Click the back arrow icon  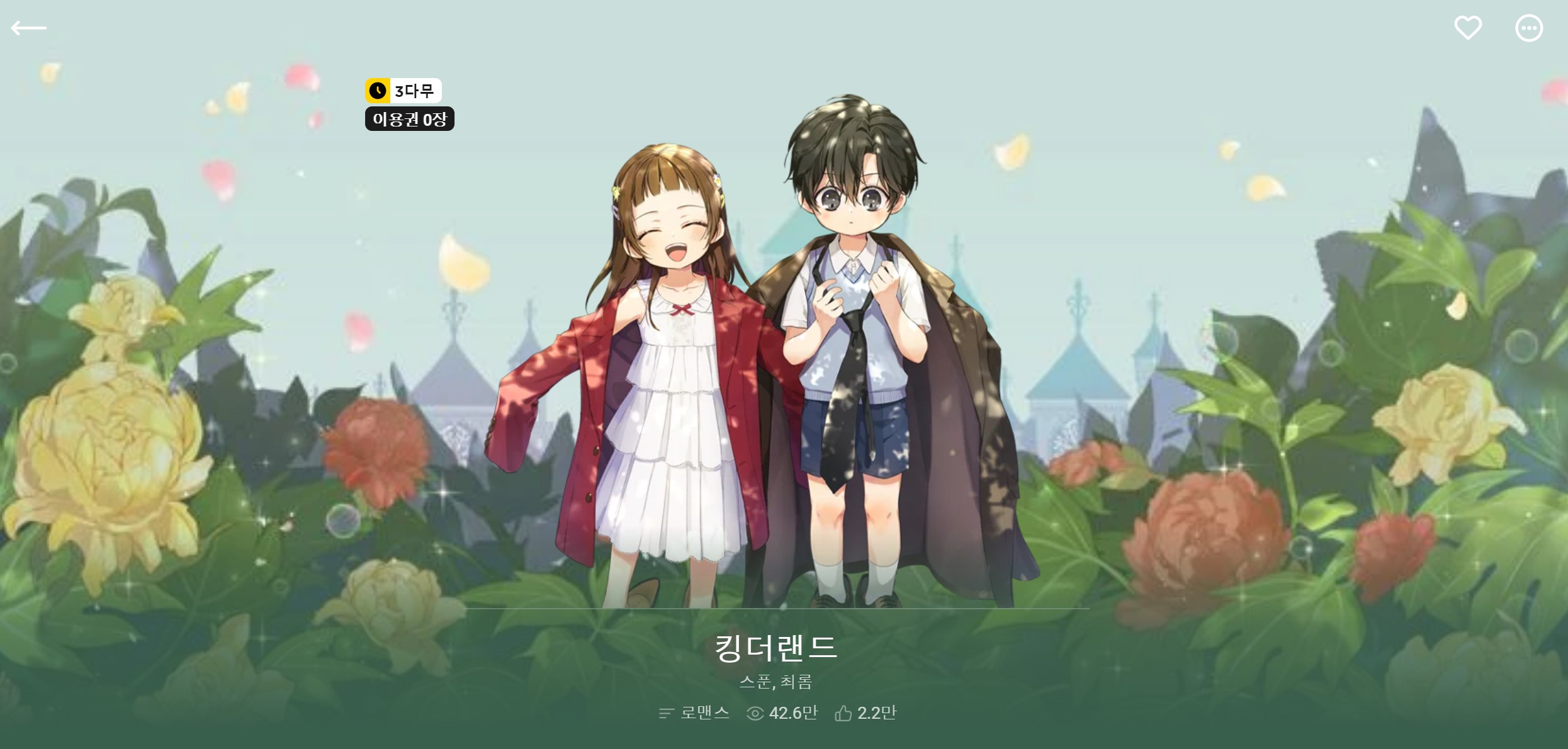[30, 28]
